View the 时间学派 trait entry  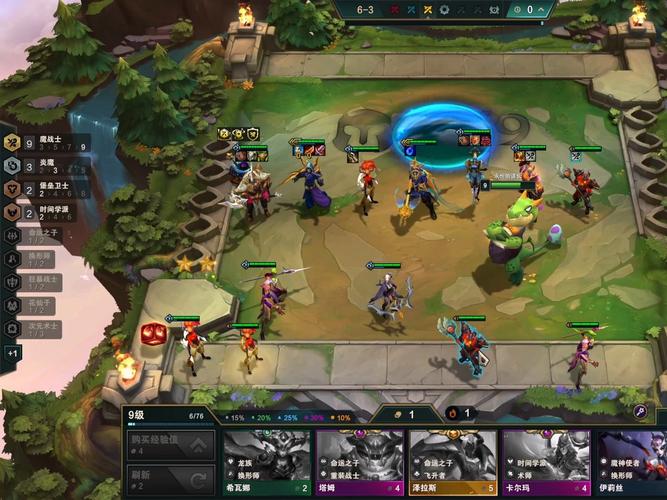coord(45,212)
